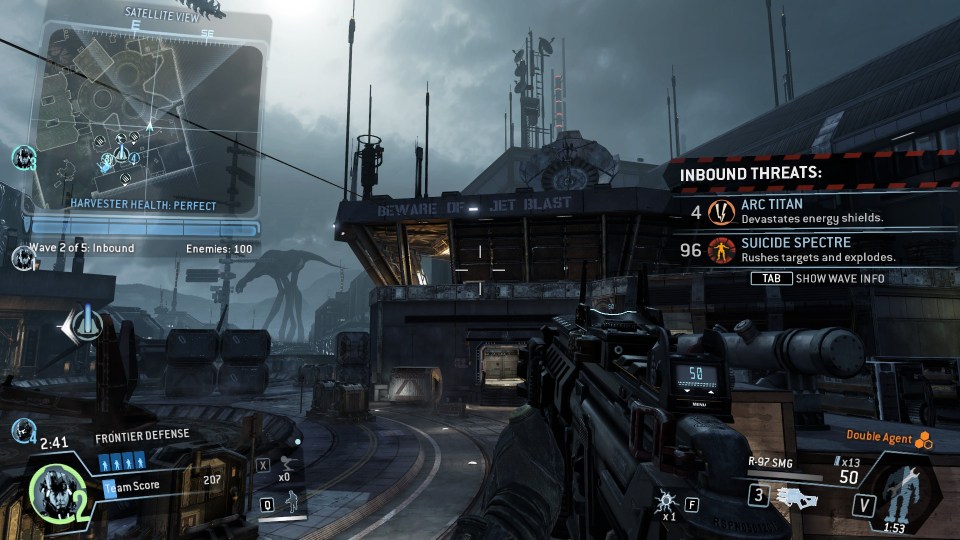Click the Arc Titan threat icon
This screenshot has height=540, width=960.
point(721,211)
